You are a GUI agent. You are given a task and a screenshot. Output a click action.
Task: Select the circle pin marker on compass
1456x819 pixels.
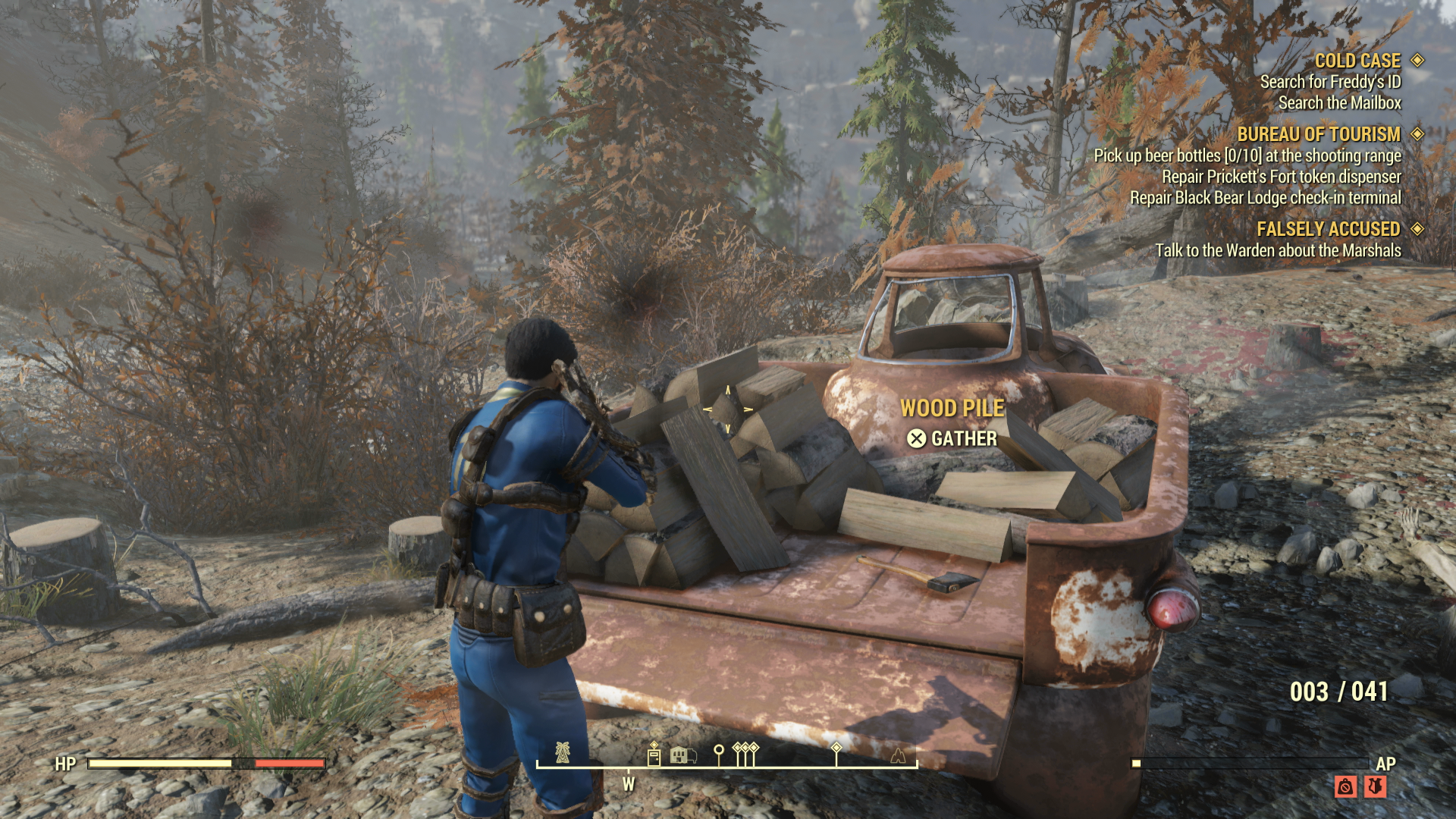coord(719,753)
